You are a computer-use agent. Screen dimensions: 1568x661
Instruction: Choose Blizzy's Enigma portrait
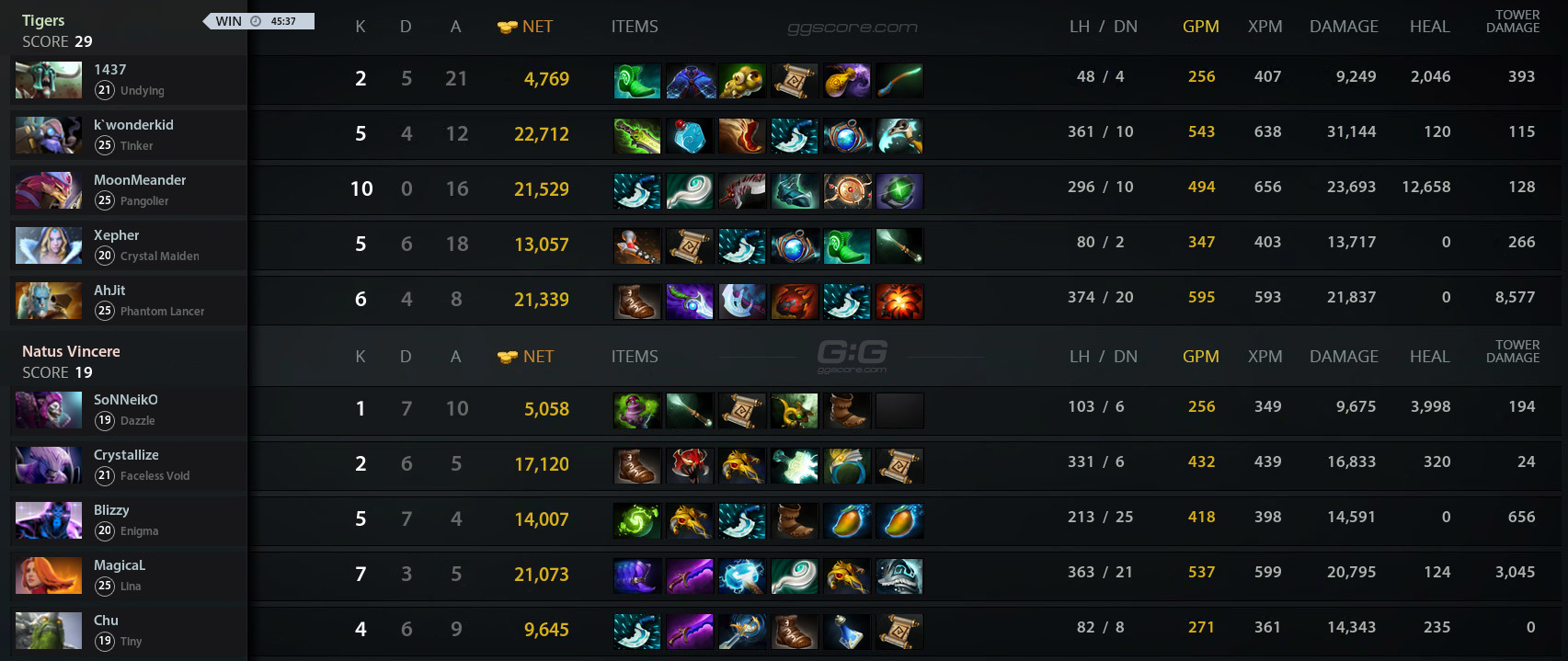[x=49, y=520]
